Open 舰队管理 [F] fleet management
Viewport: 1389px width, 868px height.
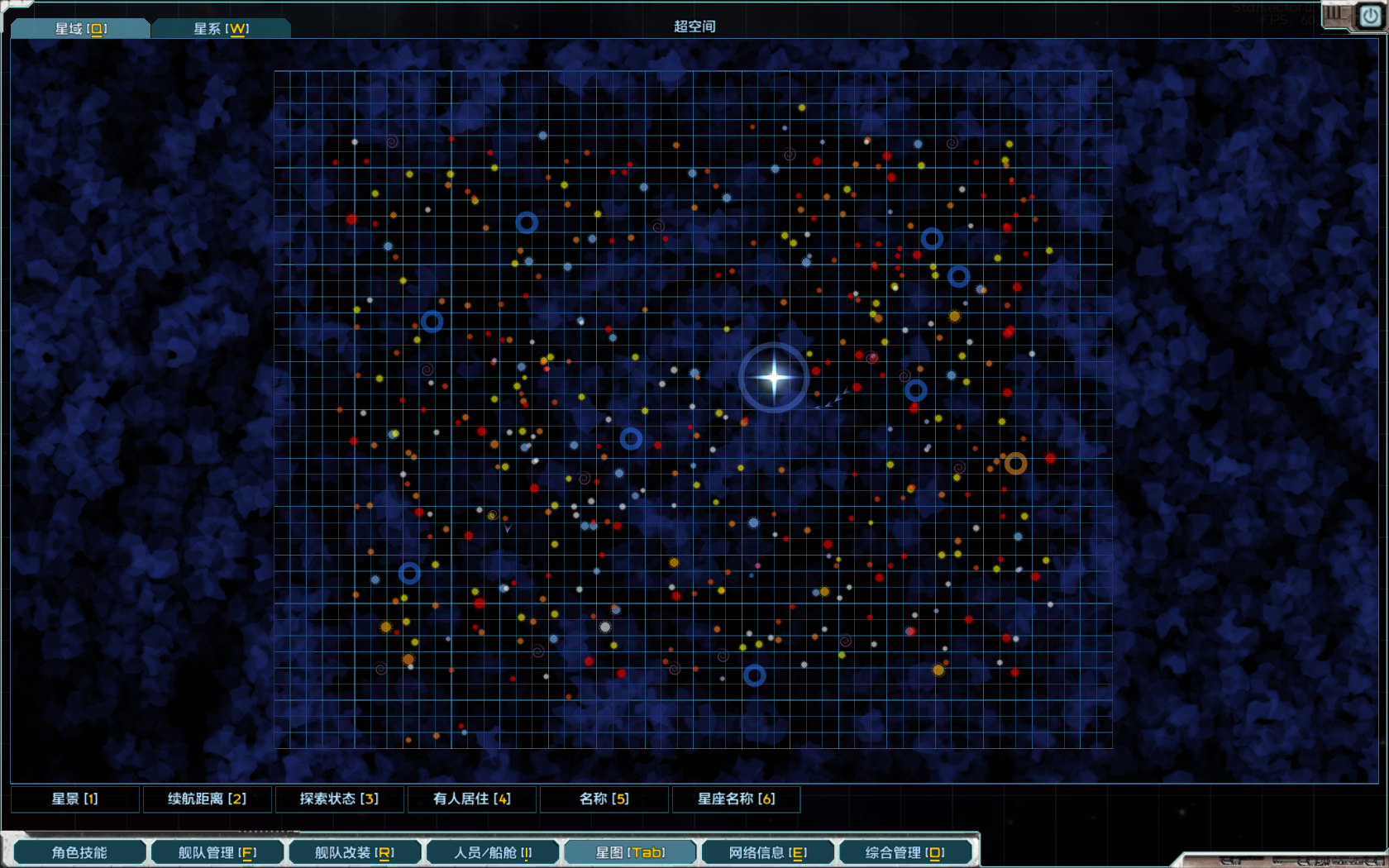coord(217,851)
